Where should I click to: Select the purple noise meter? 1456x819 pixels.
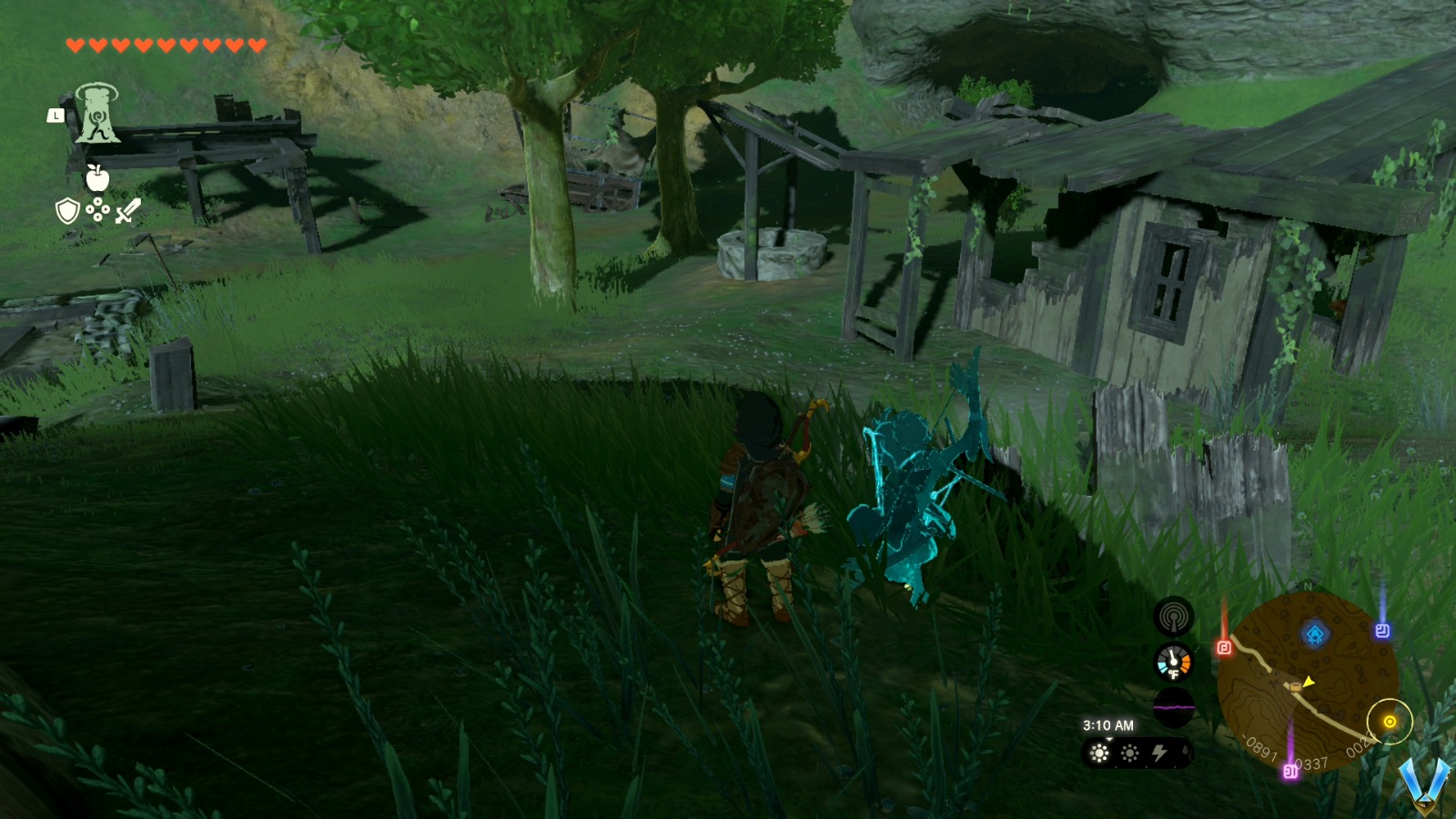pyautogui.click(x=1174, y=706)
